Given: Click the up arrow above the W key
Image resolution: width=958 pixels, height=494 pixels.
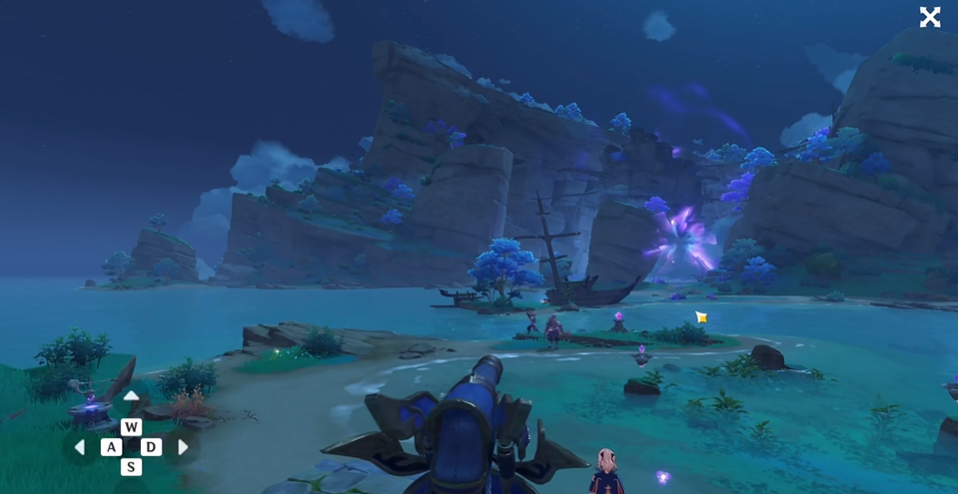Looking at the screenshot, I should pyautogui.click(x=131, y=397).
